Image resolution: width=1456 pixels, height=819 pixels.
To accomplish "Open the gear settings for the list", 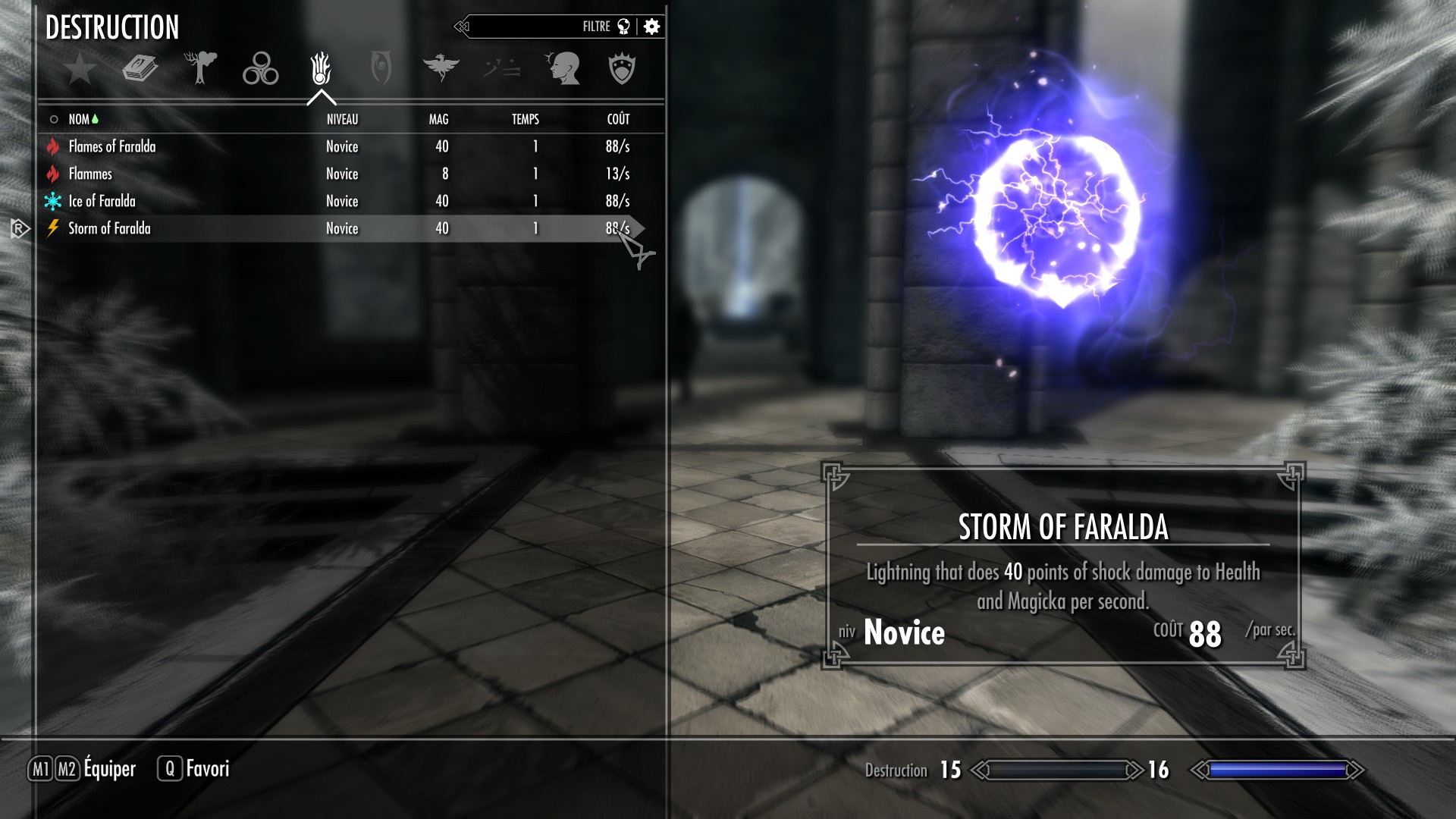I will [651, 27].
